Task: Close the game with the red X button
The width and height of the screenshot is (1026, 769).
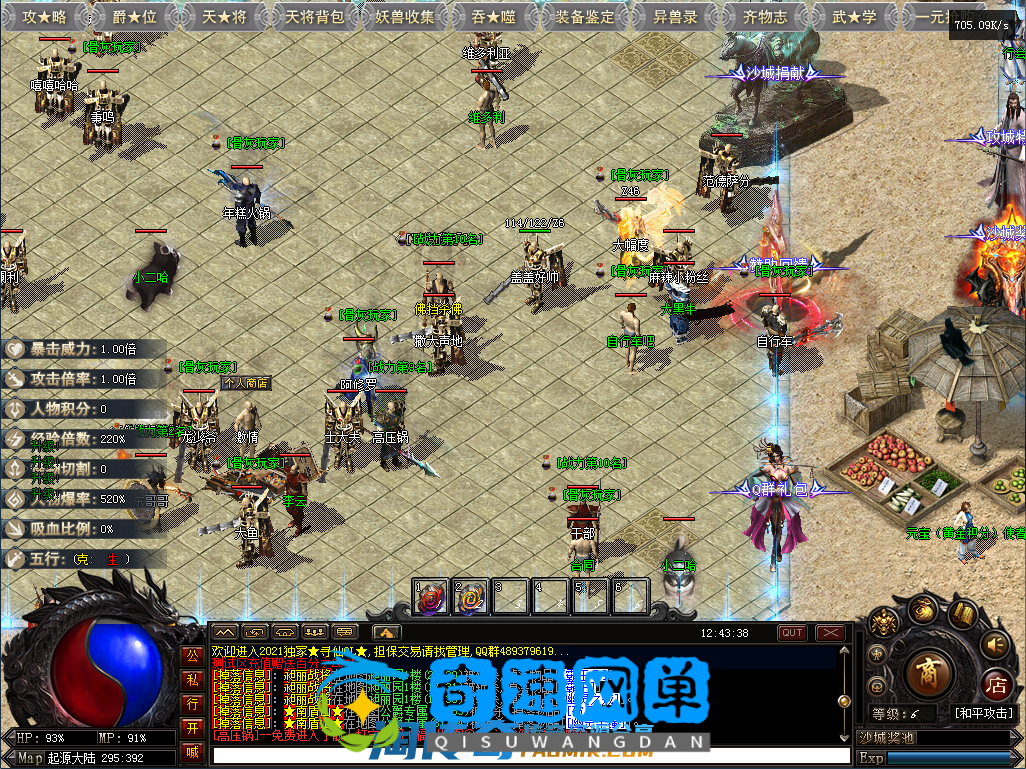Action: point(830,632)
